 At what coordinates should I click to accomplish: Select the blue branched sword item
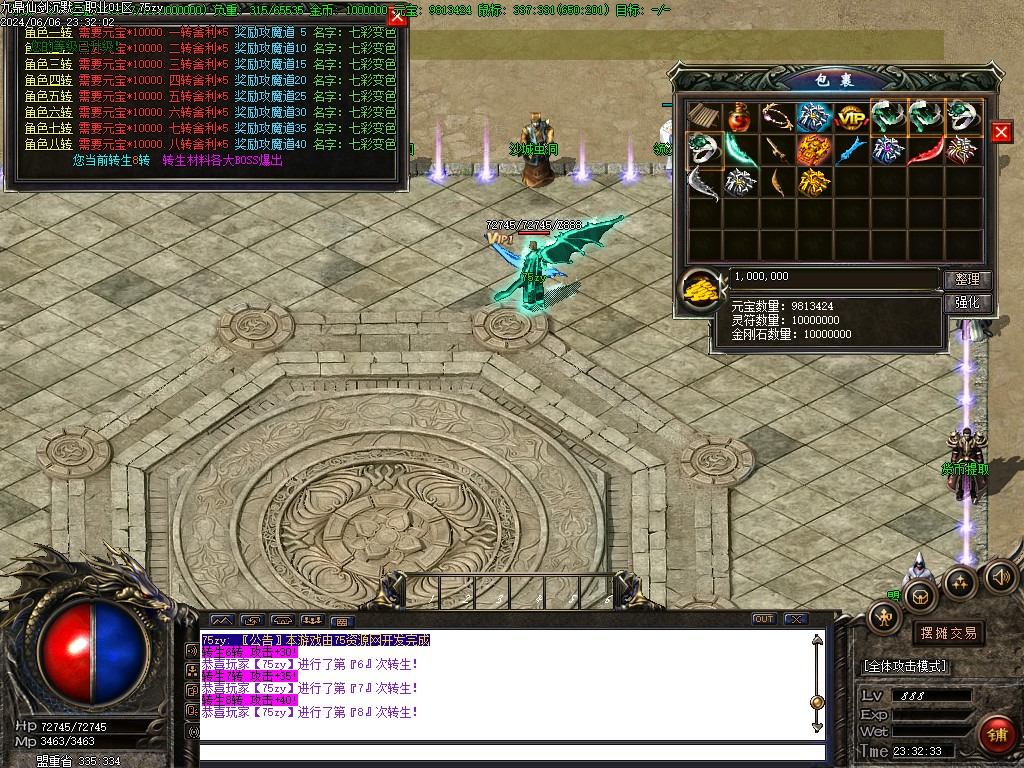pyautogui.click(x=851, y=150)
